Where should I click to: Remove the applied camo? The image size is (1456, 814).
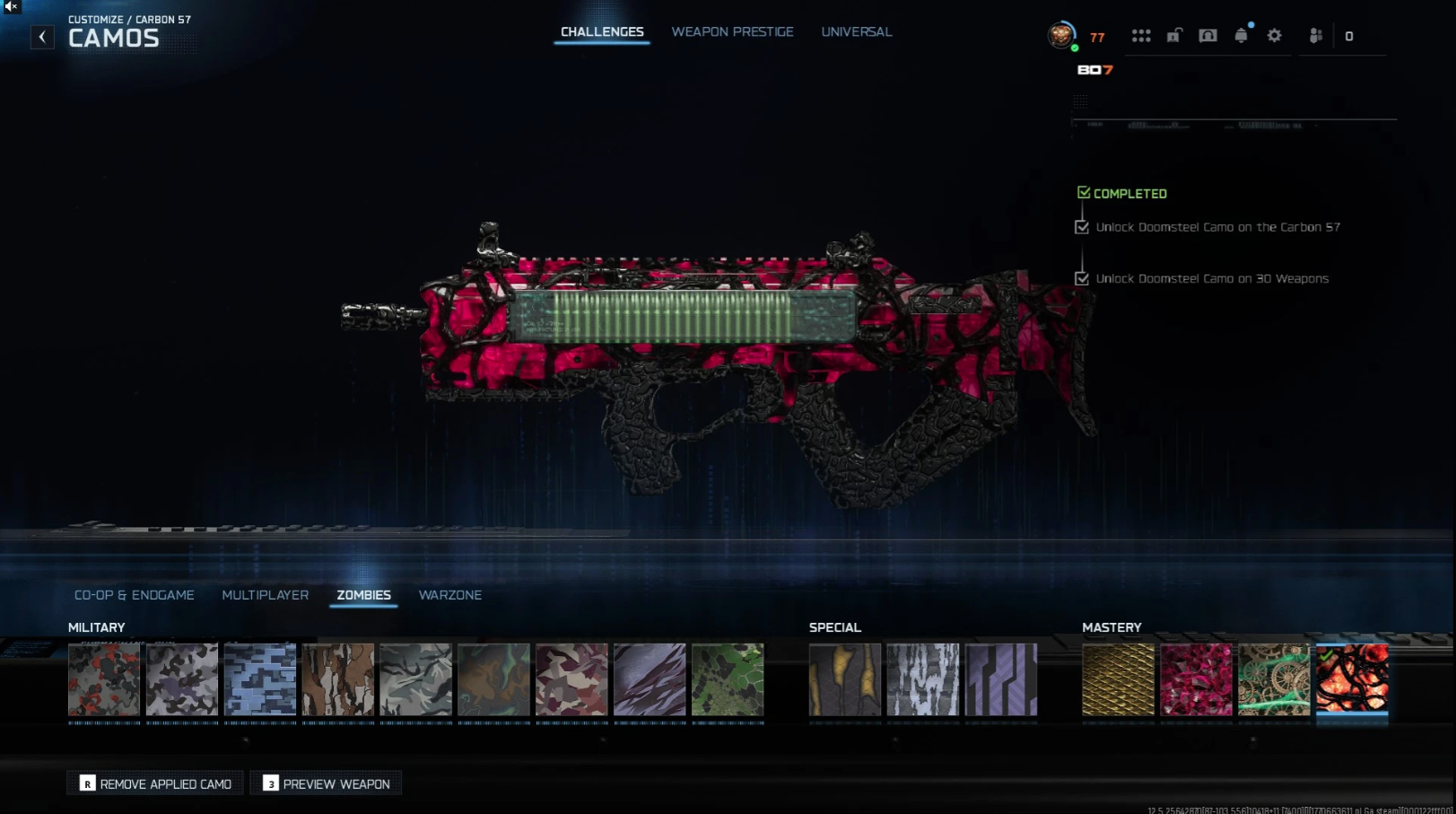click(x=155, y=783)
